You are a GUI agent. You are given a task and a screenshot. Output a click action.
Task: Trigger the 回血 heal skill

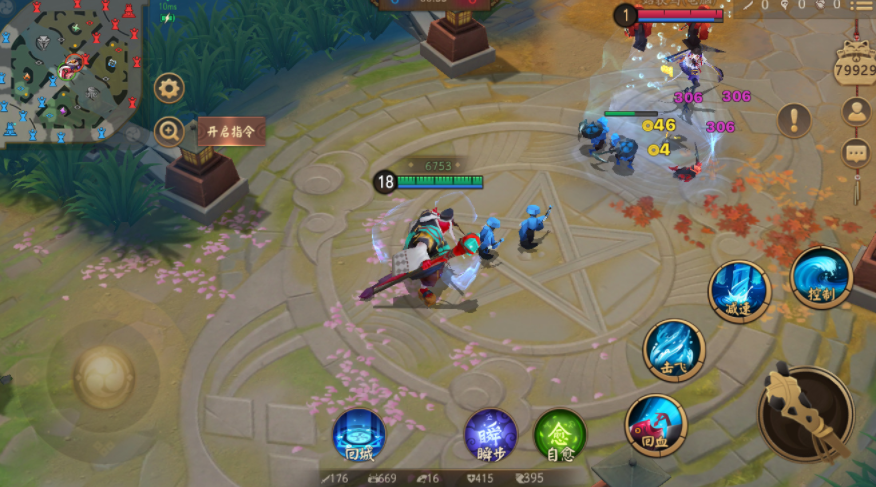pyautogui.click(x=656, y=424)
